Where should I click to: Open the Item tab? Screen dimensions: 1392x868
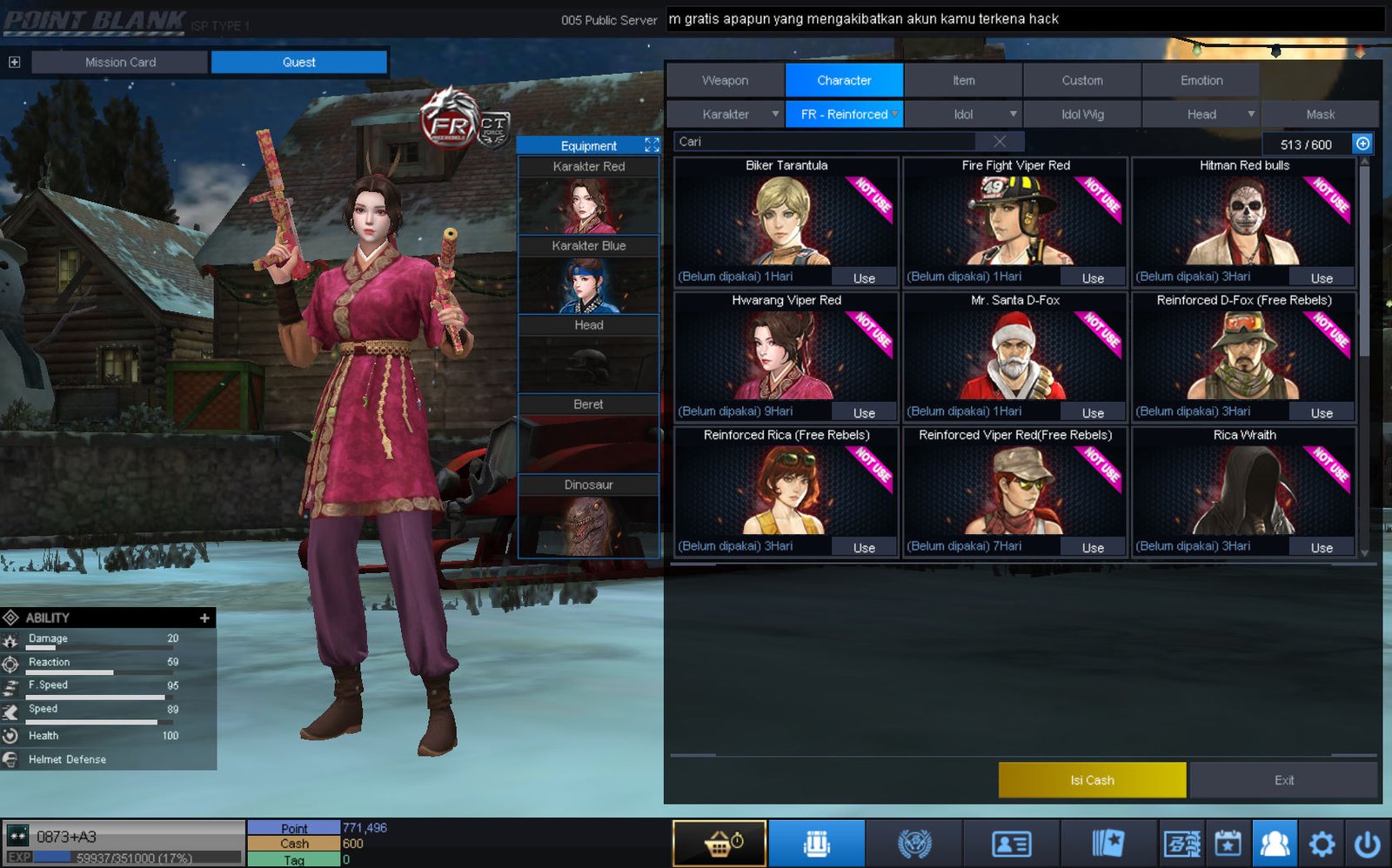pyautogui.click(x=963, y=80)
